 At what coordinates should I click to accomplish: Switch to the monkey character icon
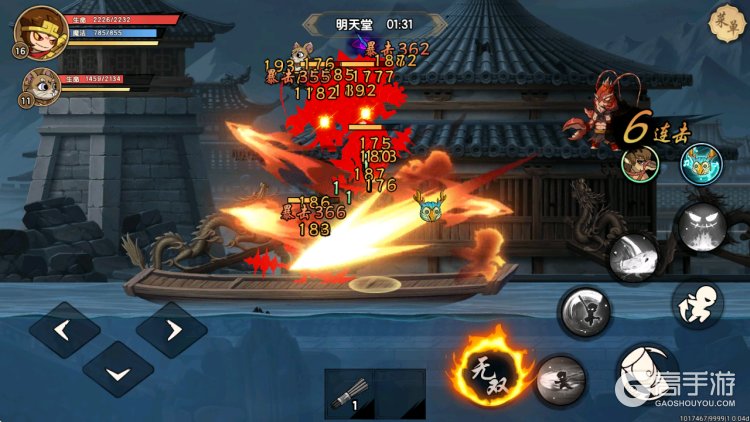639,163
